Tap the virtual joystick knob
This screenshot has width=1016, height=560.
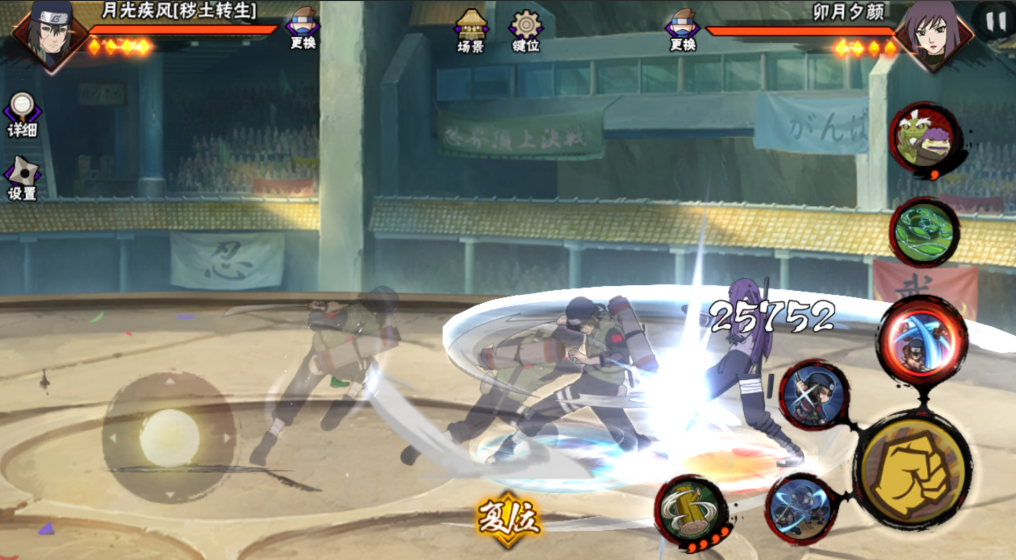[169, 437]
